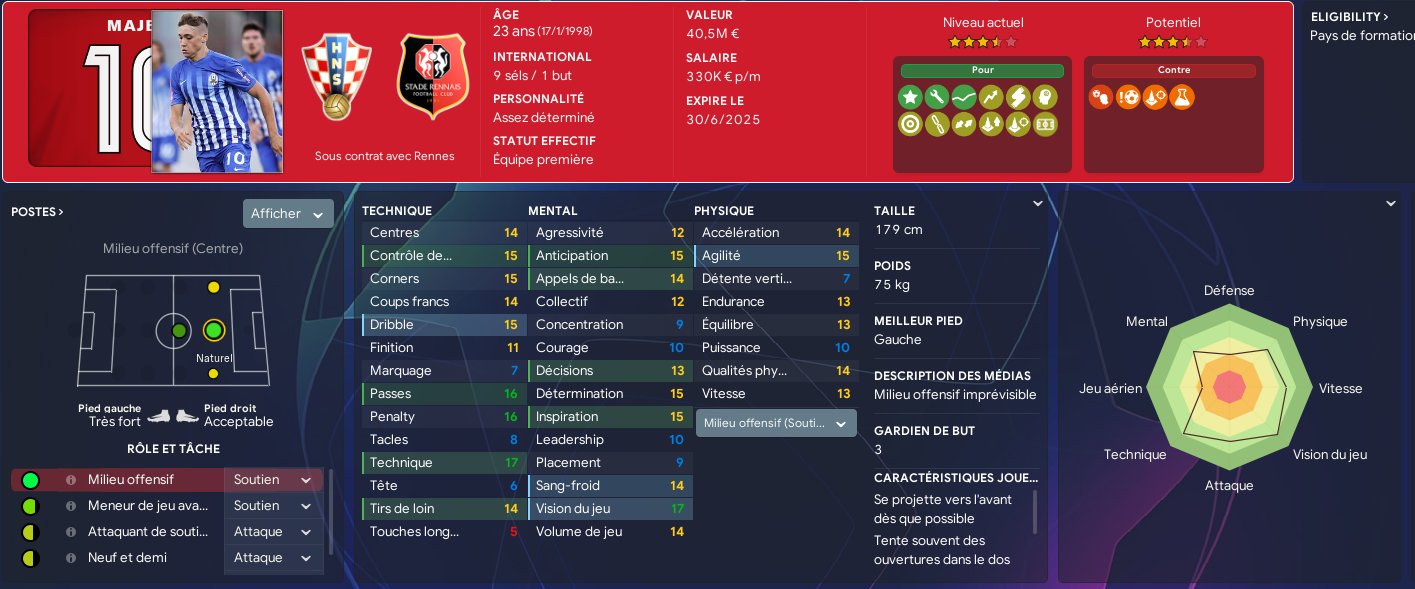The width and height of the screenshot is (1415, 589).
Task: Open the attribute highlight role dropdown
Action: 776,424
